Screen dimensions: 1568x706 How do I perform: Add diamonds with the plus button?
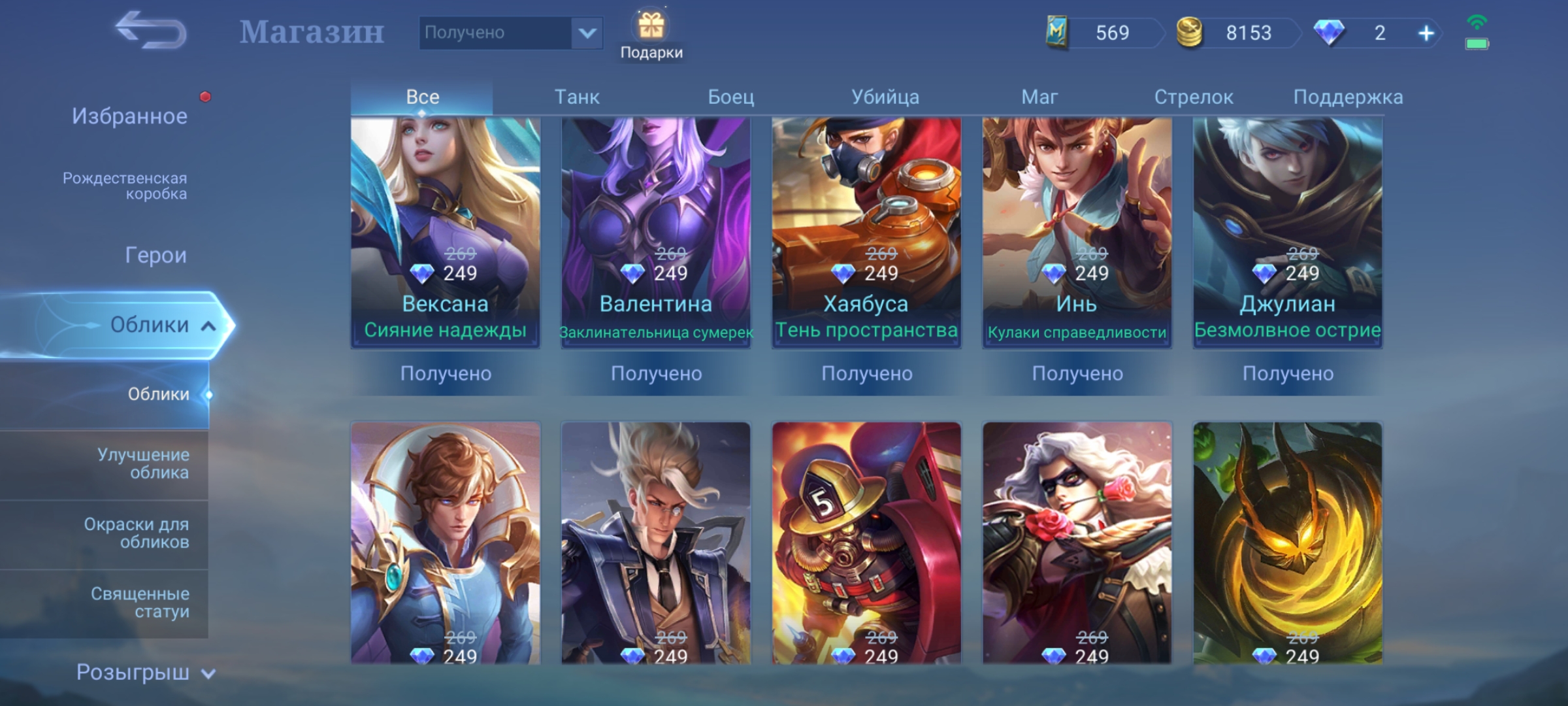[x=1426, y=33]
